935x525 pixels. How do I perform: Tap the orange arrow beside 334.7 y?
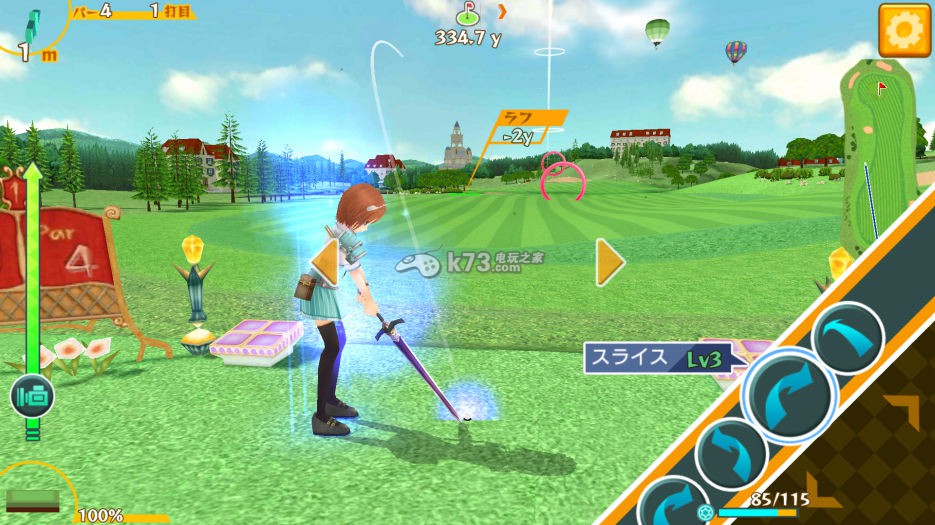(503, 12)
